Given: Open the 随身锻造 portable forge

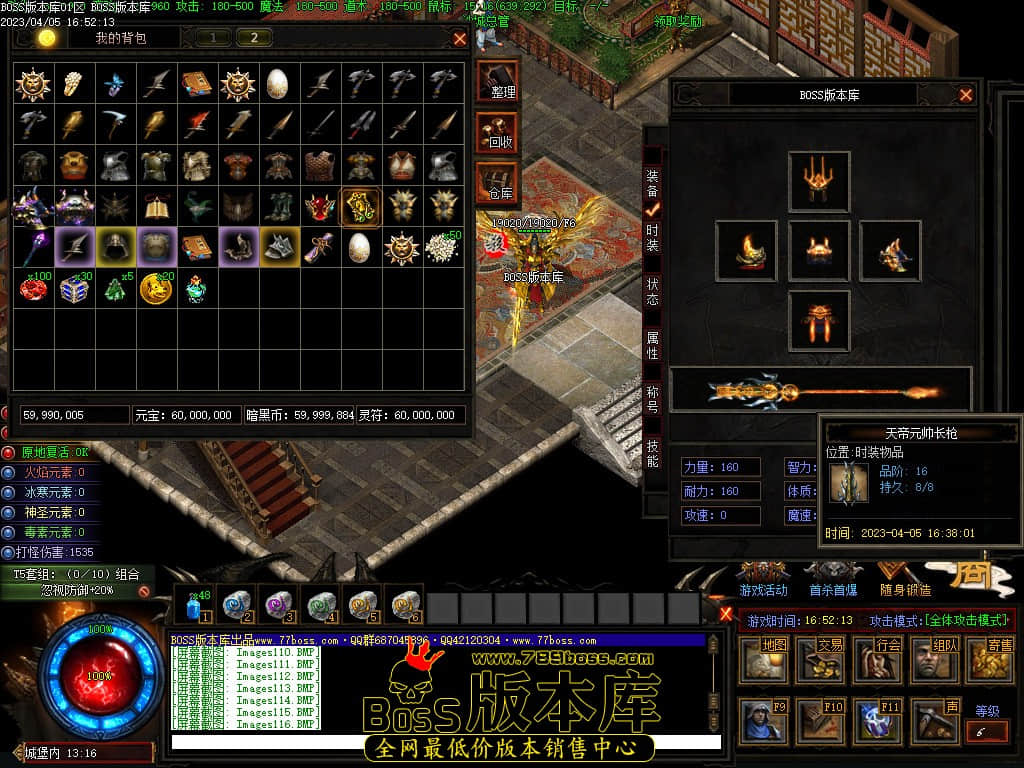Looking at the screenshot, I should coord(905,579).
